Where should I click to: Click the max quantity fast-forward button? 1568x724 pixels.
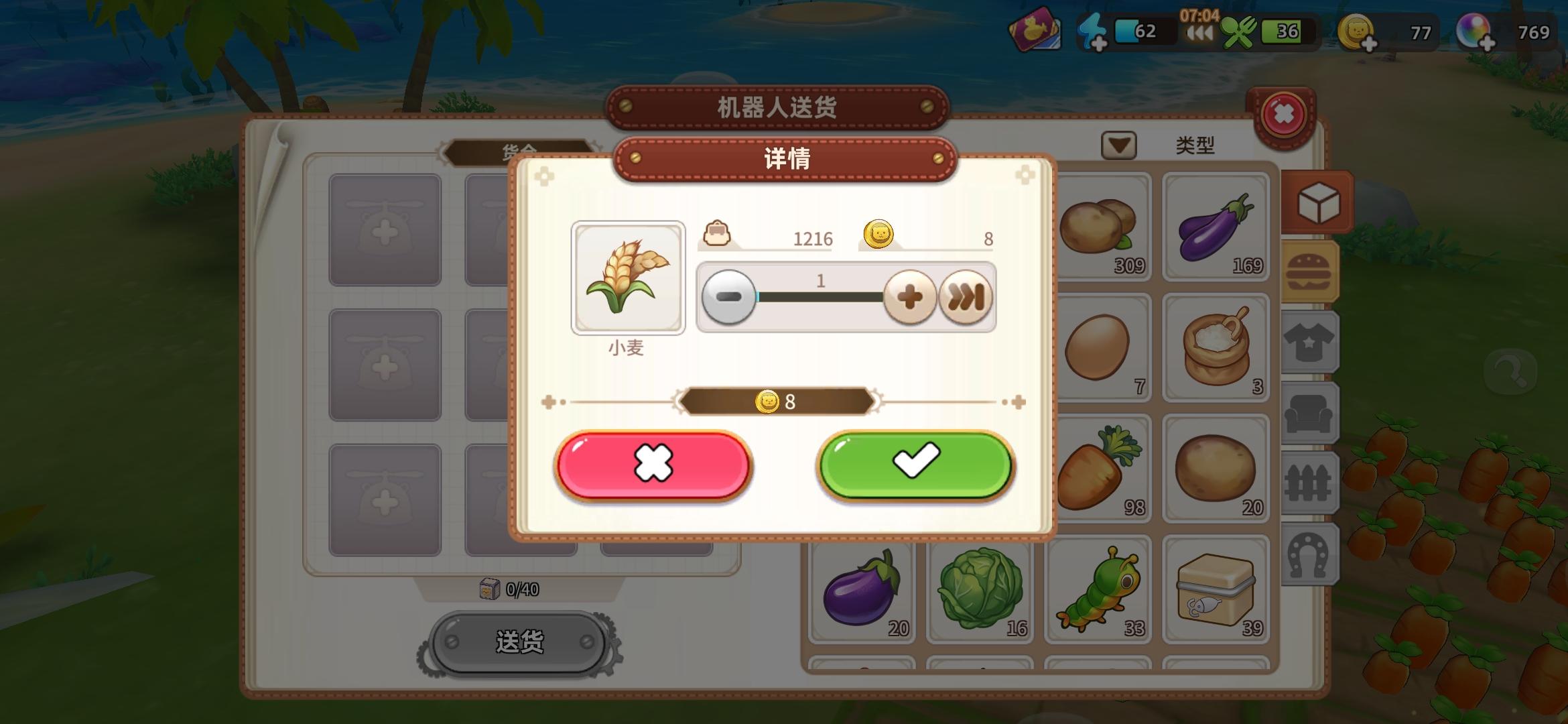click(967, 296)
